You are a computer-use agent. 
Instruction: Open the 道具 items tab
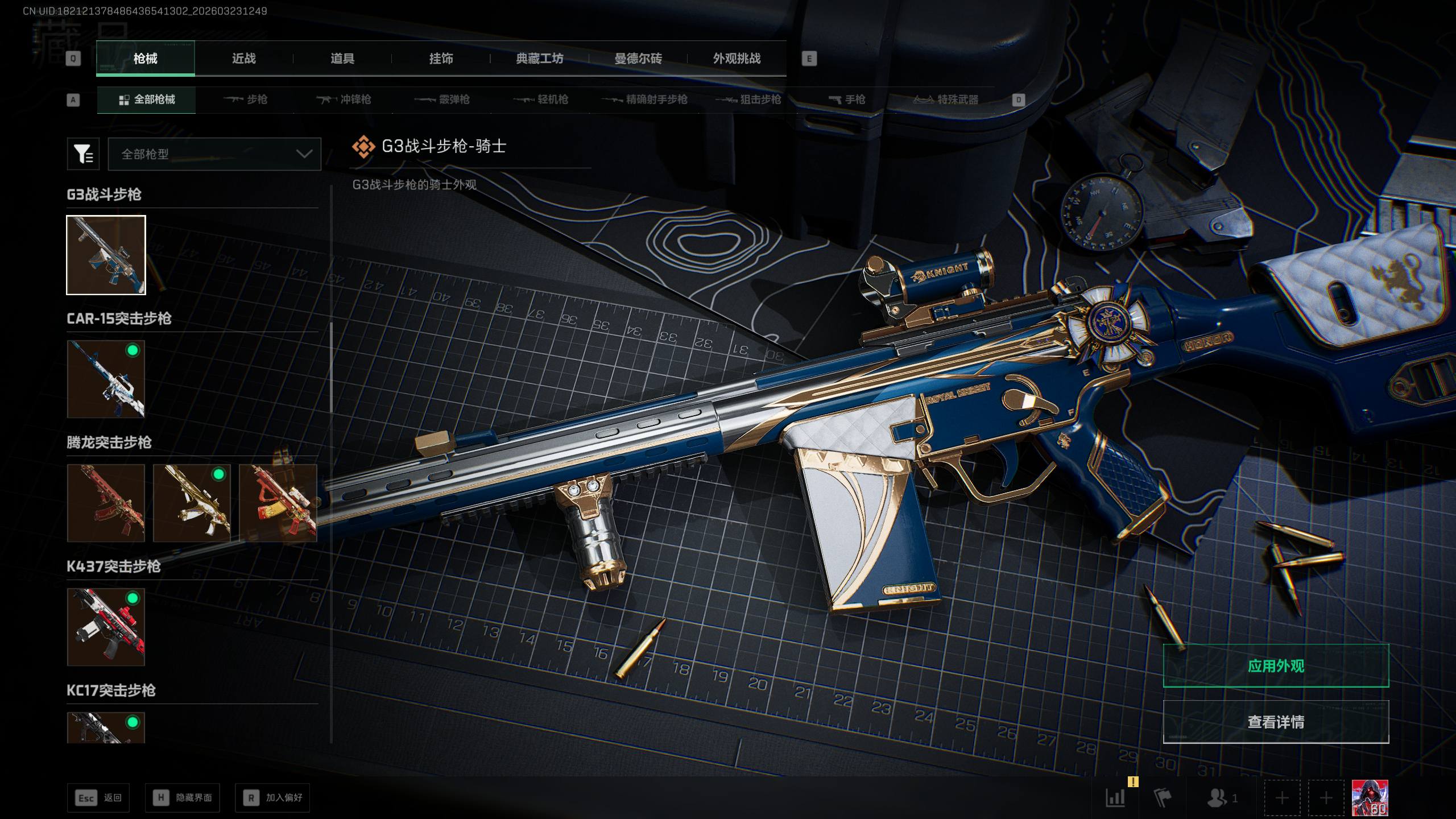point(342,59)
